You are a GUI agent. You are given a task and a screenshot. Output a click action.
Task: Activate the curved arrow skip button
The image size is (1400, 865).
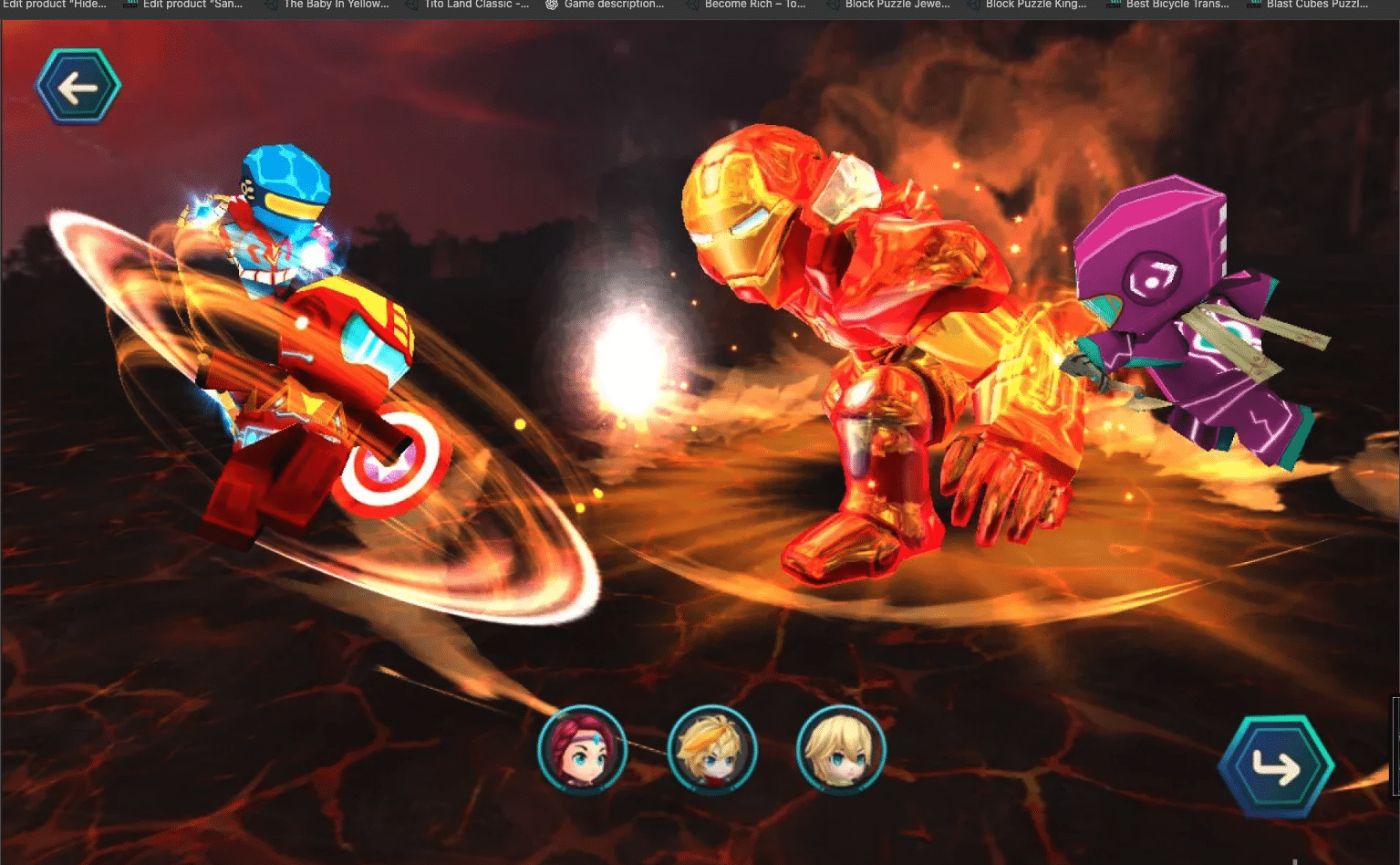tap(1276, 766)
